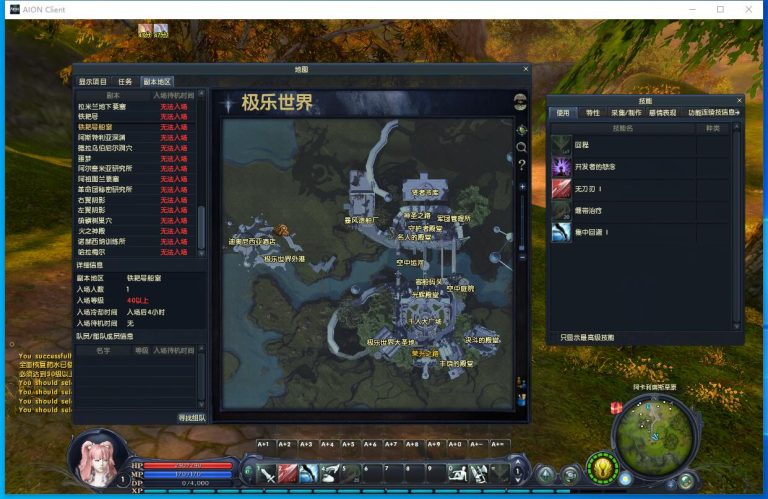Open map help question mark icon
The image size is (768, 499).
click(x=521, y=163)
